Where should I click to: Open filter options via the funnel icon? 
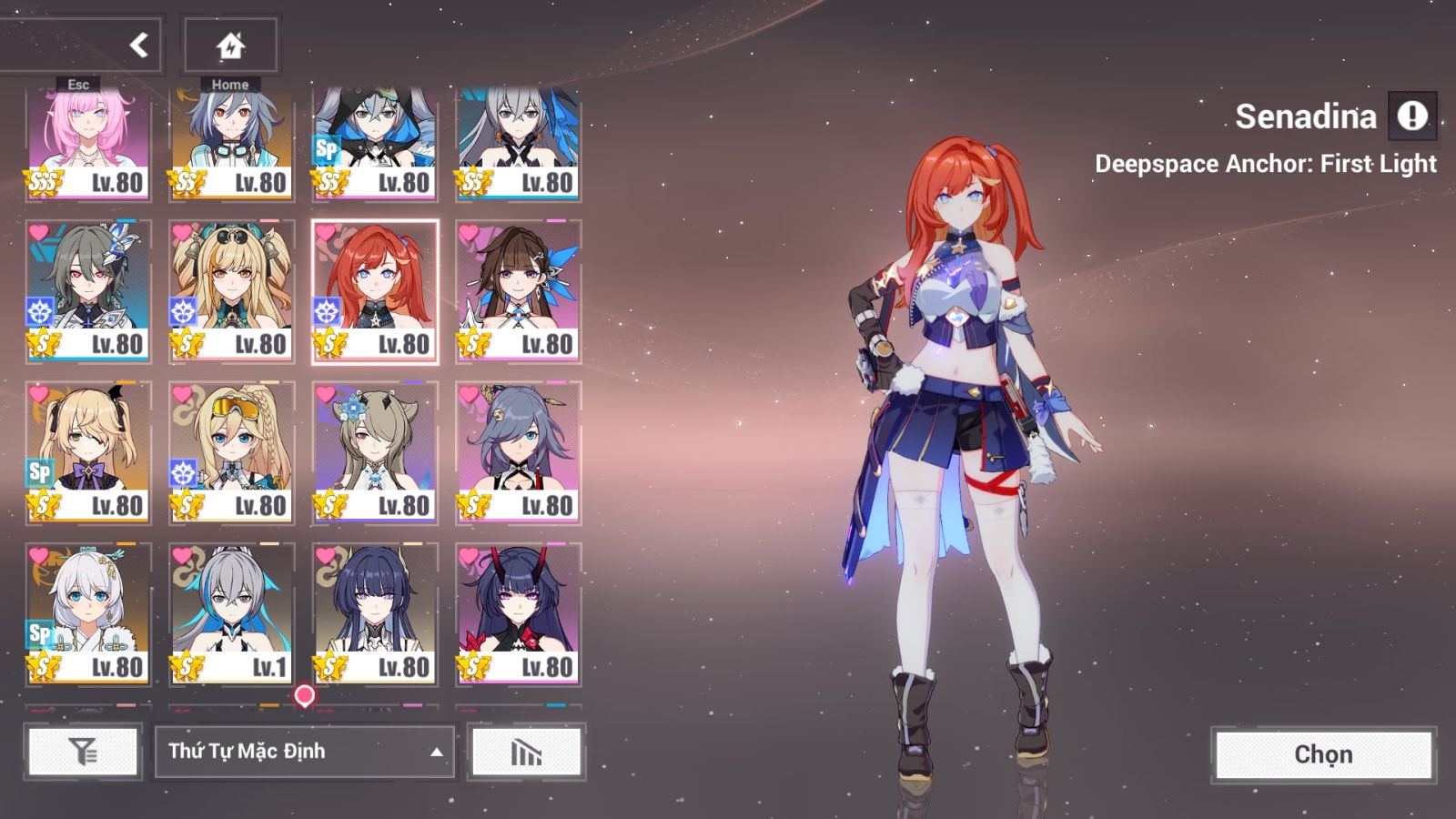click(x=84, y=753)
